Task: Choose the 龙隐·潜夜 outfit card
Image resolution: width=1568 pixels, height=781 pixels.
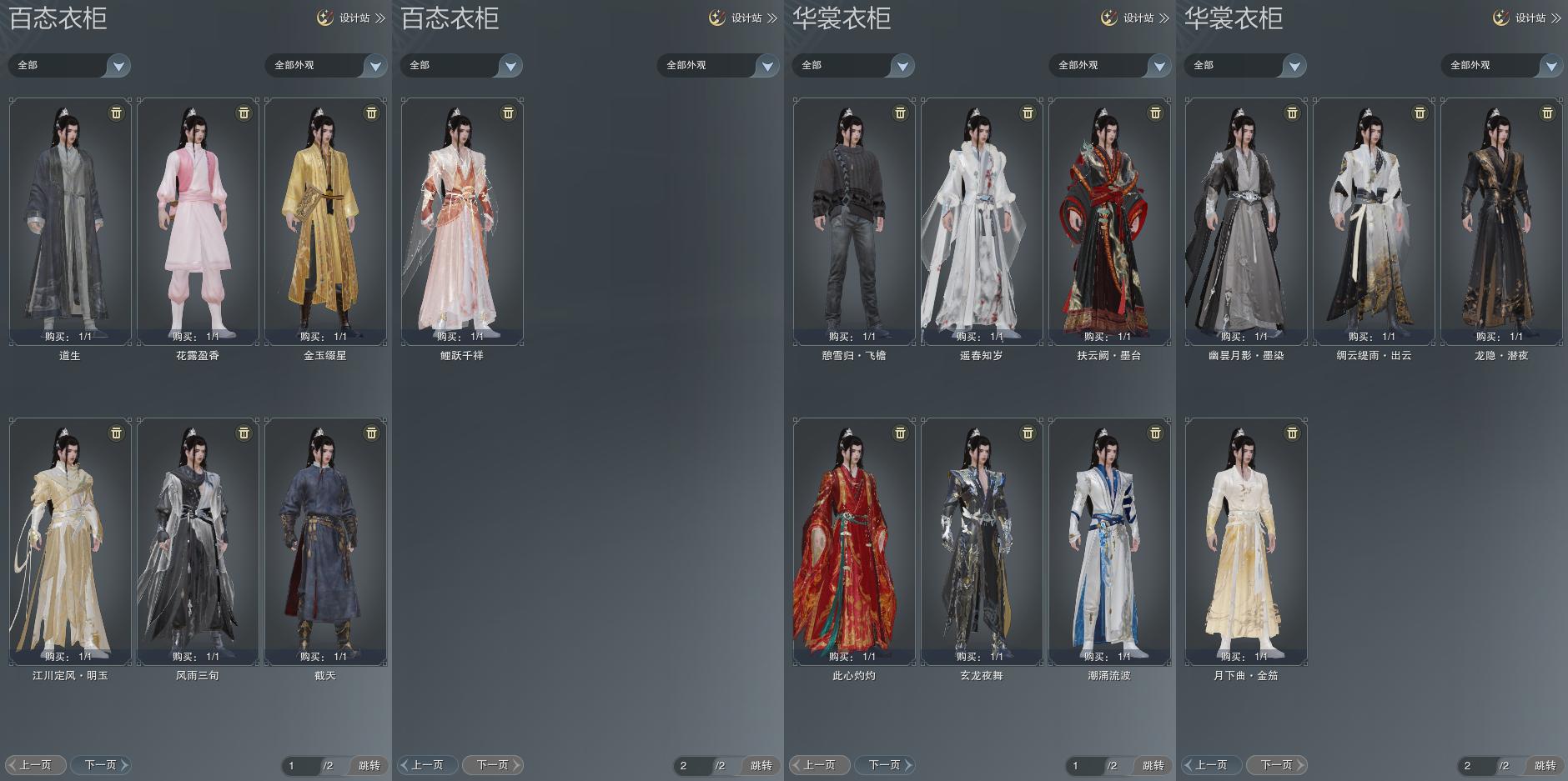Action: pyautogui.click(x=1501, y=221)
